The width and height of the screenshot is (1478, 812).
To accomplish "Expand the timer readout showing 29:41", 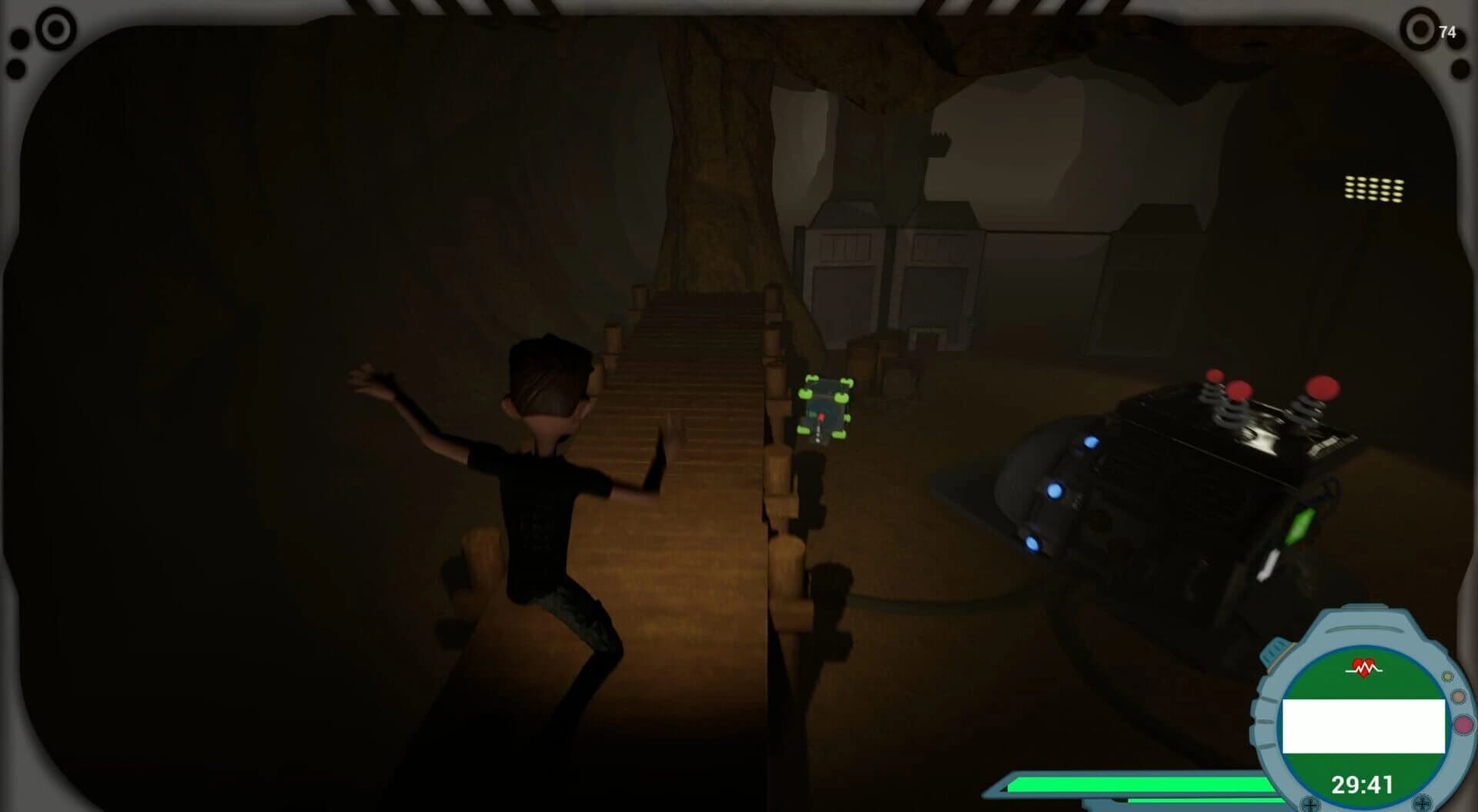I will coord(1362,784).
